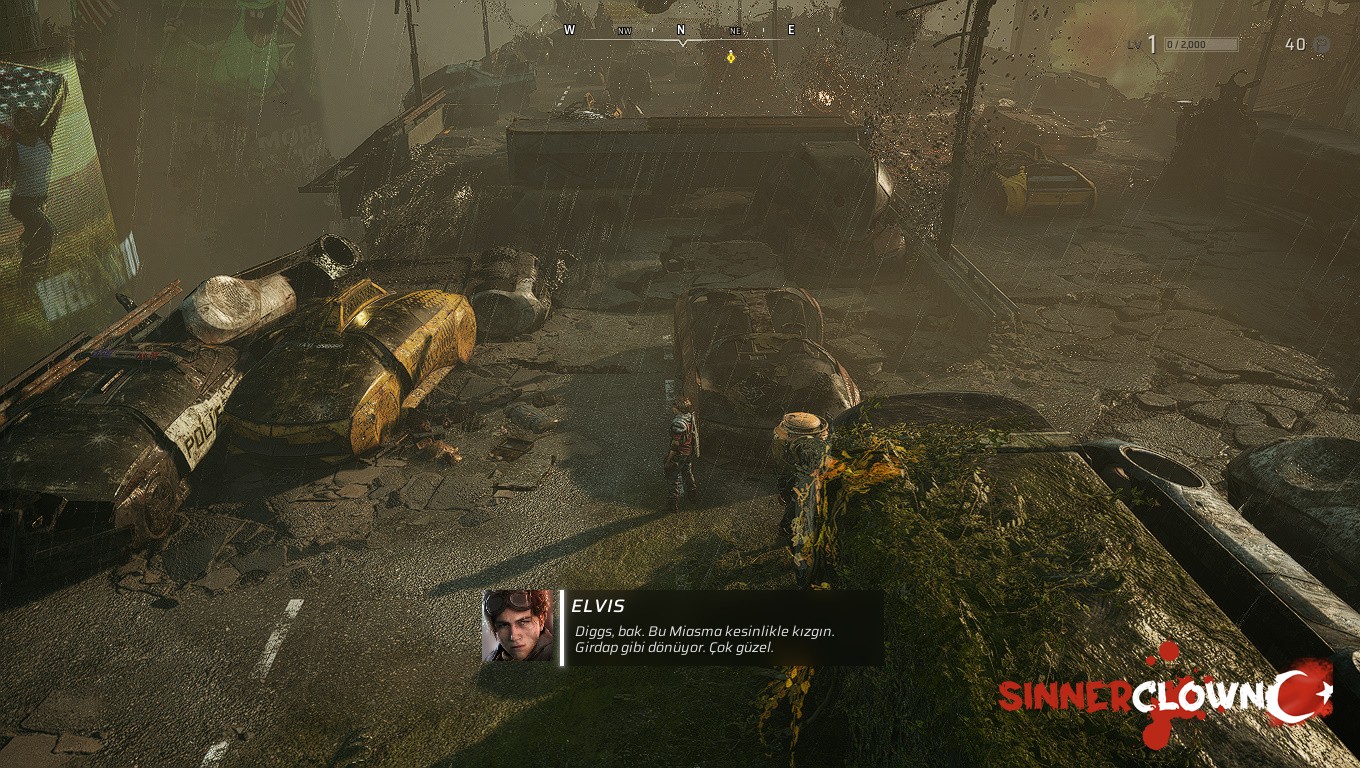Click the compass's N heading
Viewport: 1360px width, 768px height.
click(681, 30)
